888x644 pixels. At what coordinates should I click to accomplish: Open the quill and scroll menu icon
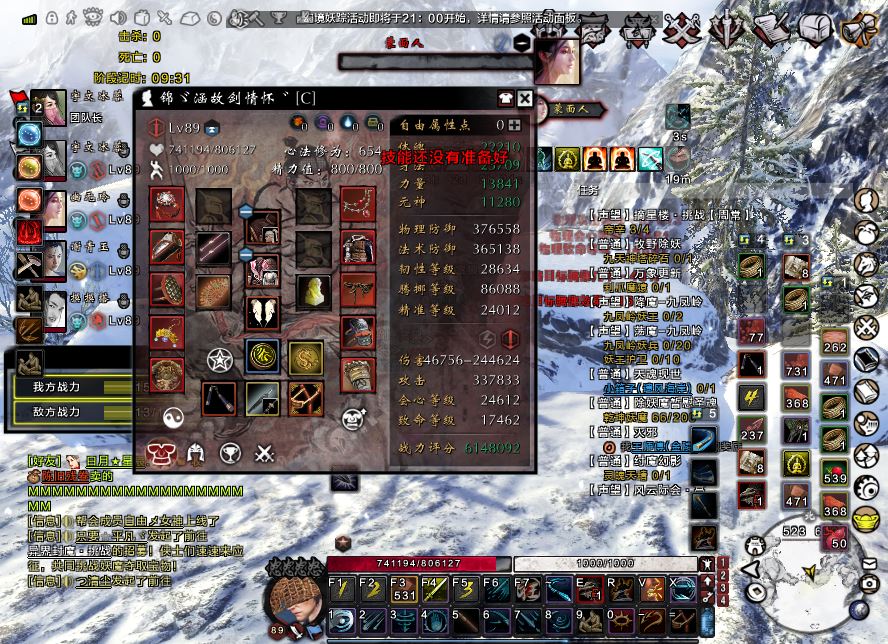coord(772,29)
